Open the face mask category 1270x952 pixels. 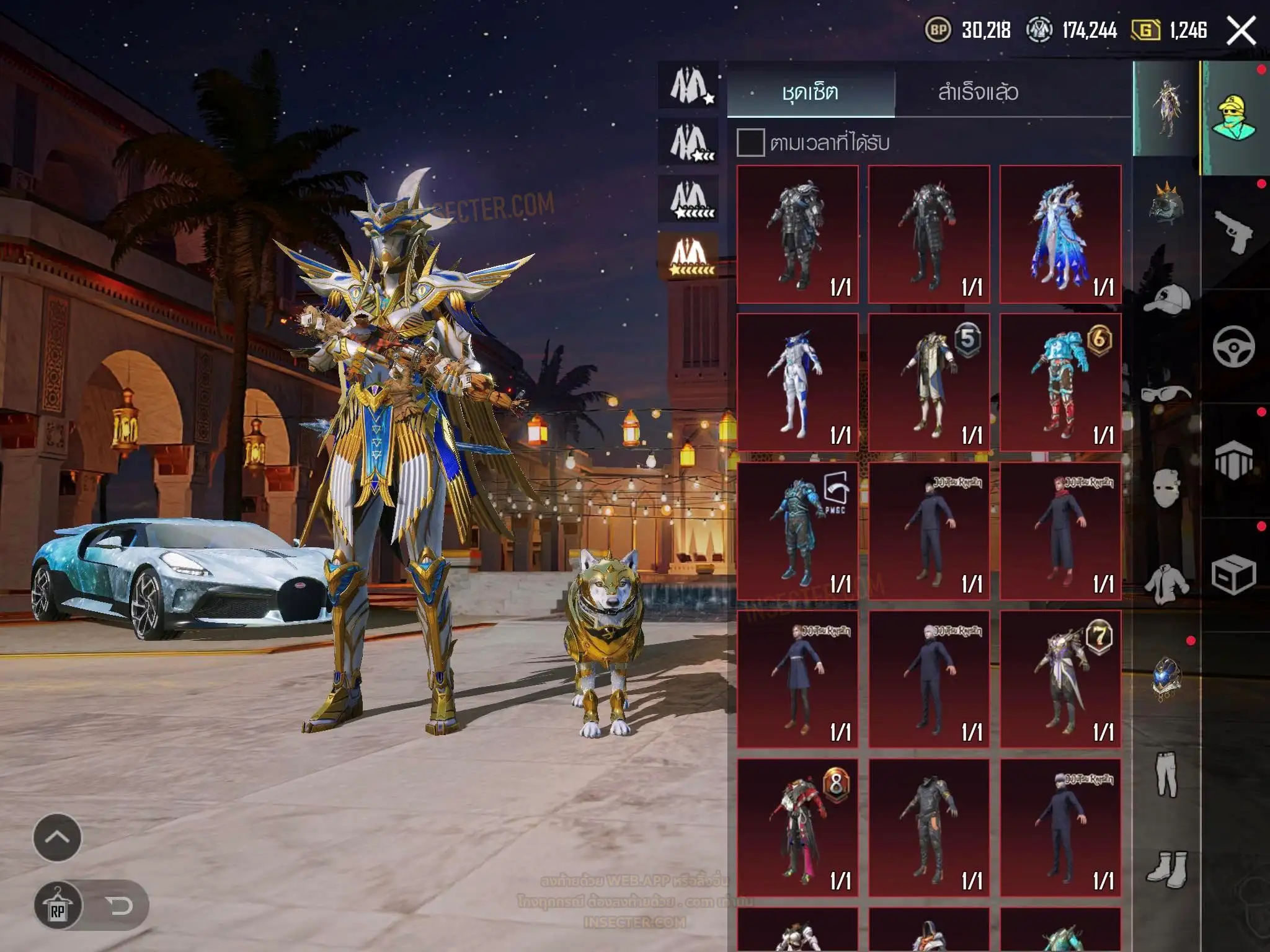1166,487
